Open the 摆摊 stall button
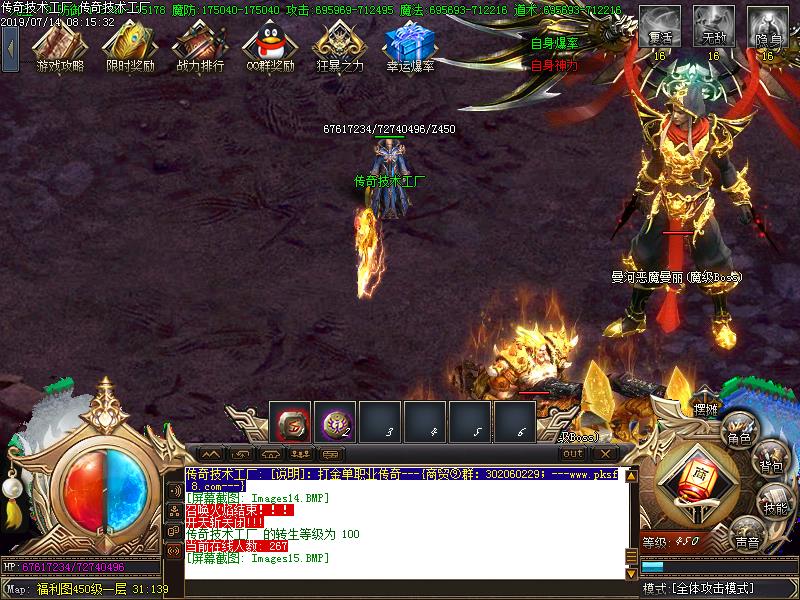800x600 pixels. (x=707, y=409)
